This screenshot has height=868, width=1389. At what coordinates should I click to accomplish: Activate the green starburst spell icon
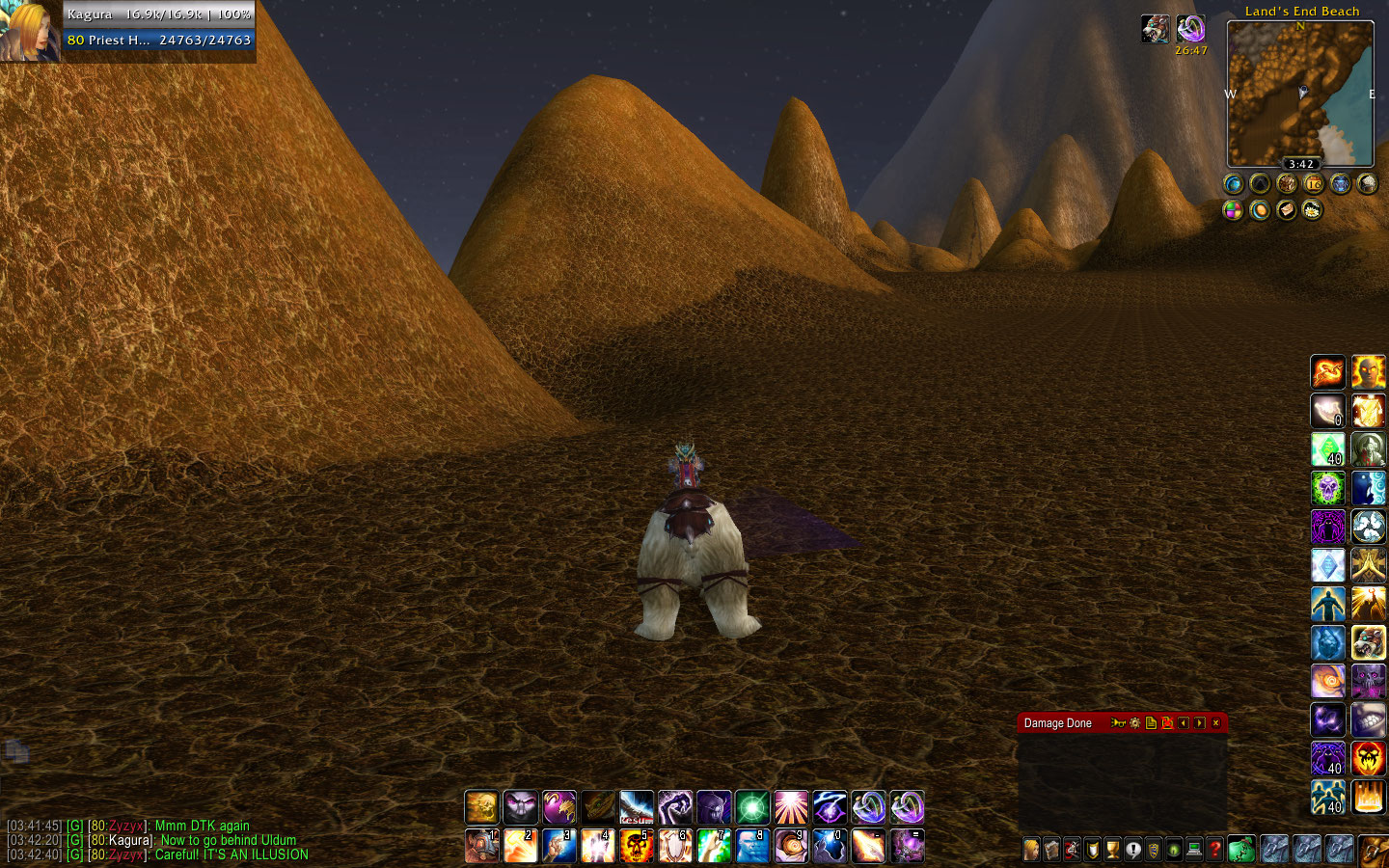[752, 807]
